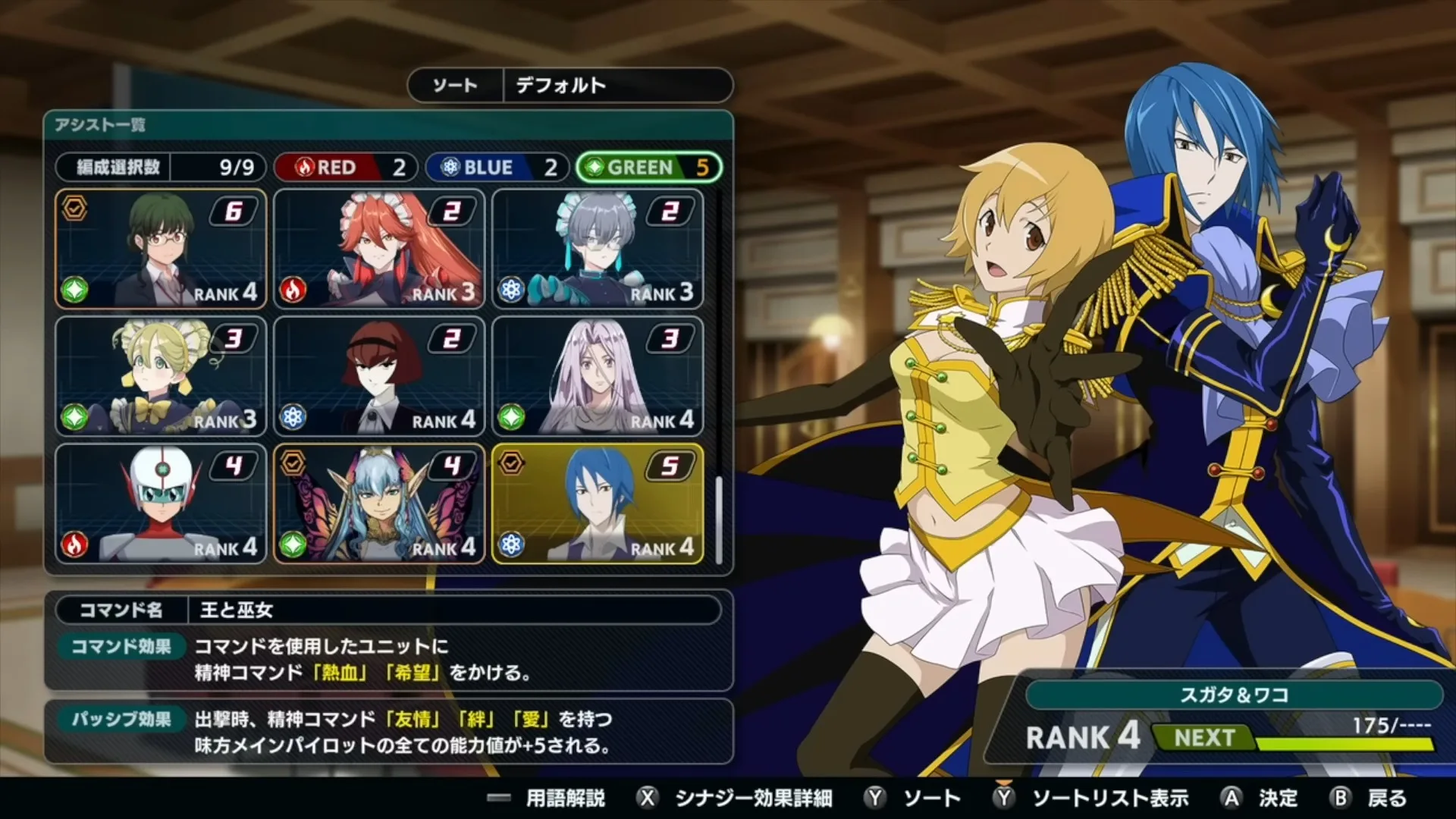Select the butterfly-winged fairy assist card
This screenshot has width=1456, height=819.
[379, 504]
